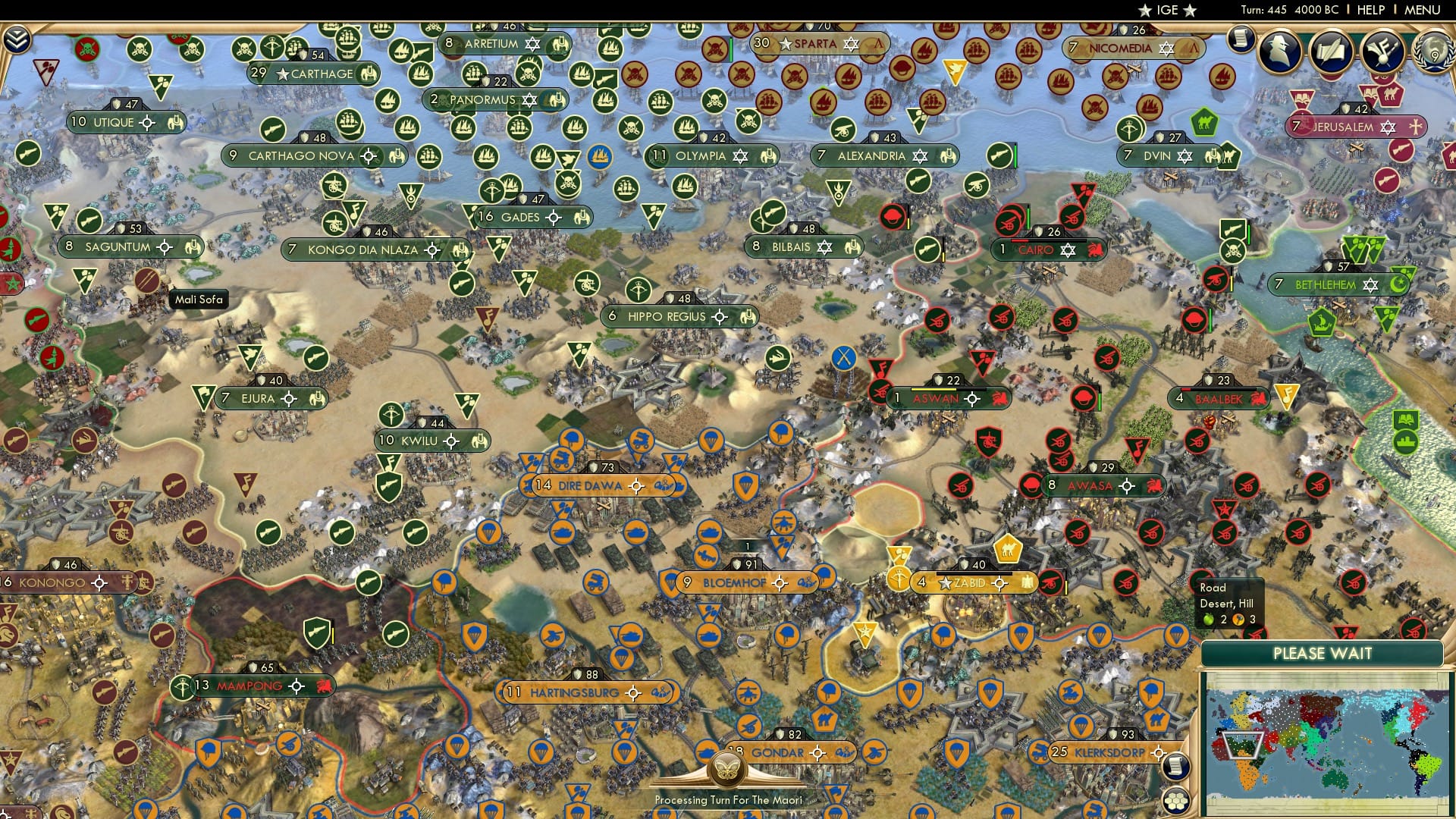Open the Espionage overview with the spy icon

coord(1278,52)
